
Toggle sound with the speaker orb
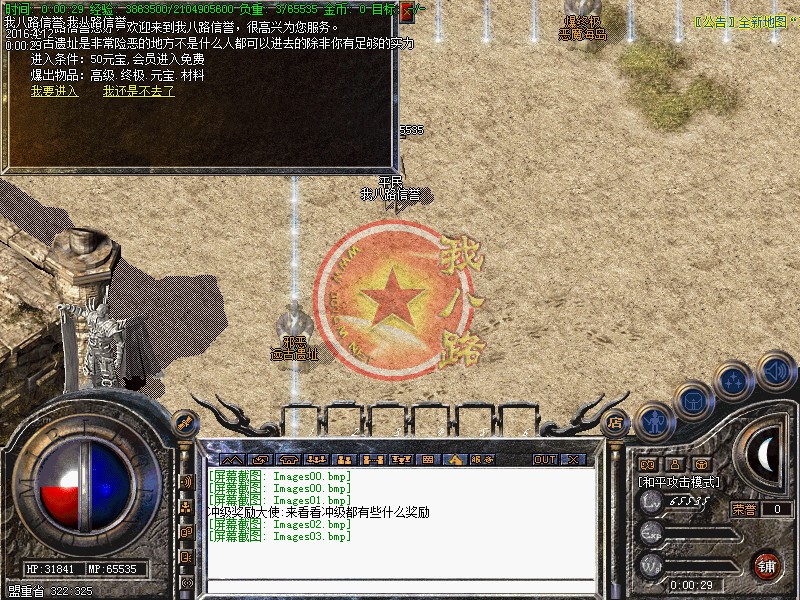tap(775, 370)
